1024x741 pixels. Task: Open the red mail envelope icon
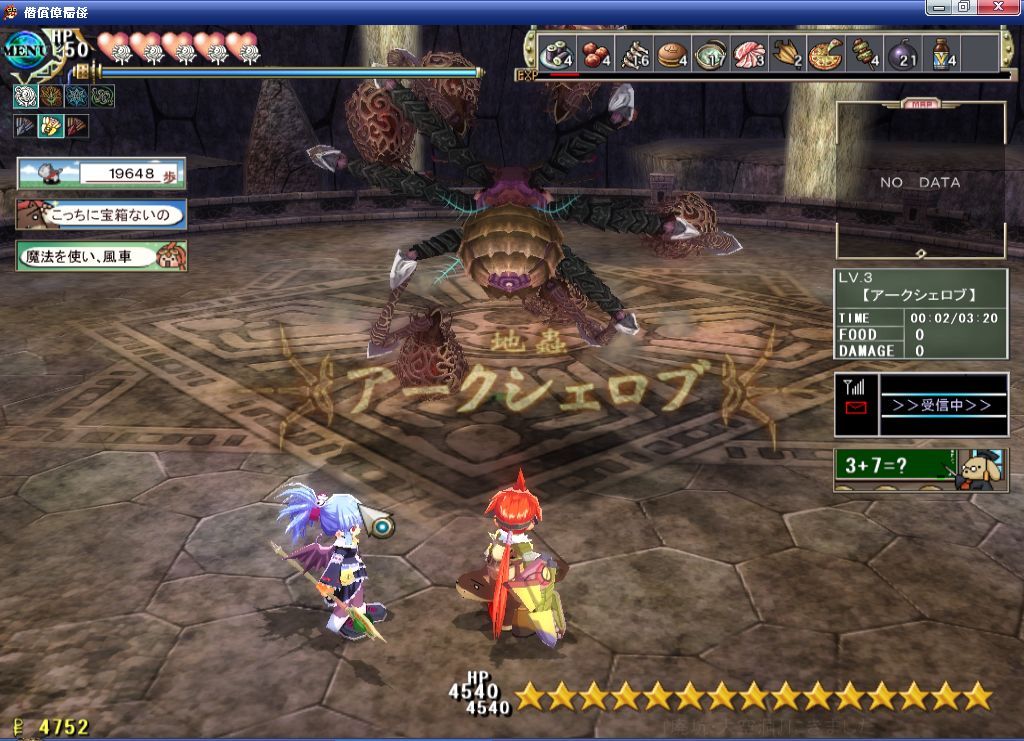point(856,407)
